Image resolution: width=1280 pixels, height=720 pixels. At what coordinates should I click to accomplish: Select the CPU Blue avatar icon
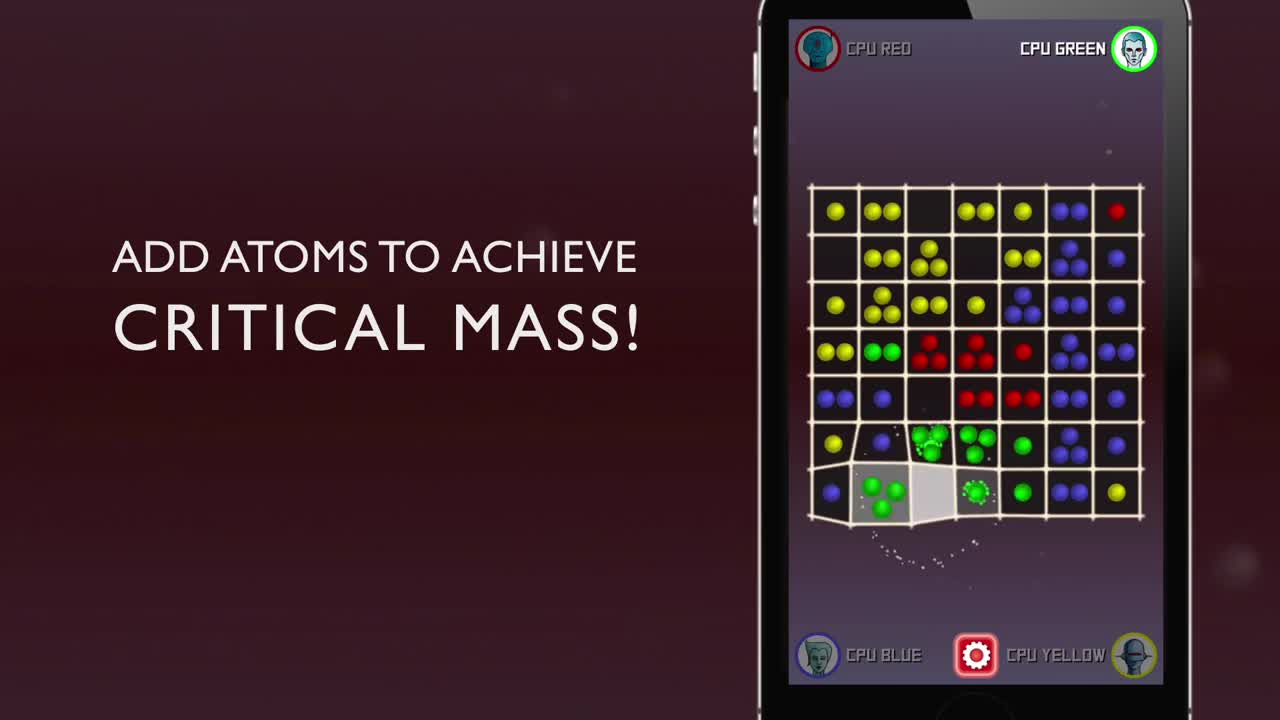[818, 655]
